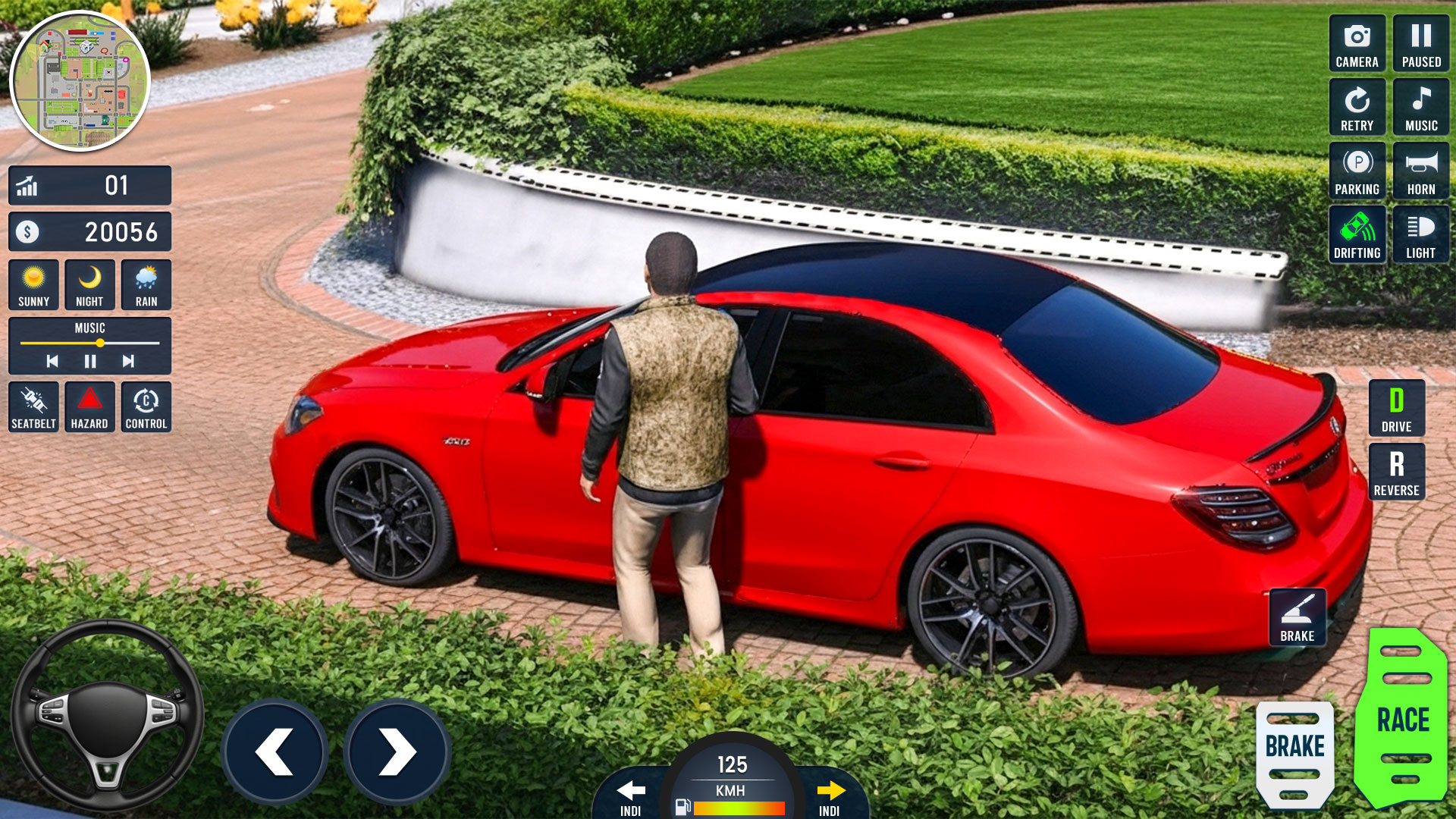Open the Camera view switcher
This screenshot has height=819, width=1456.
pos(1357,42)
